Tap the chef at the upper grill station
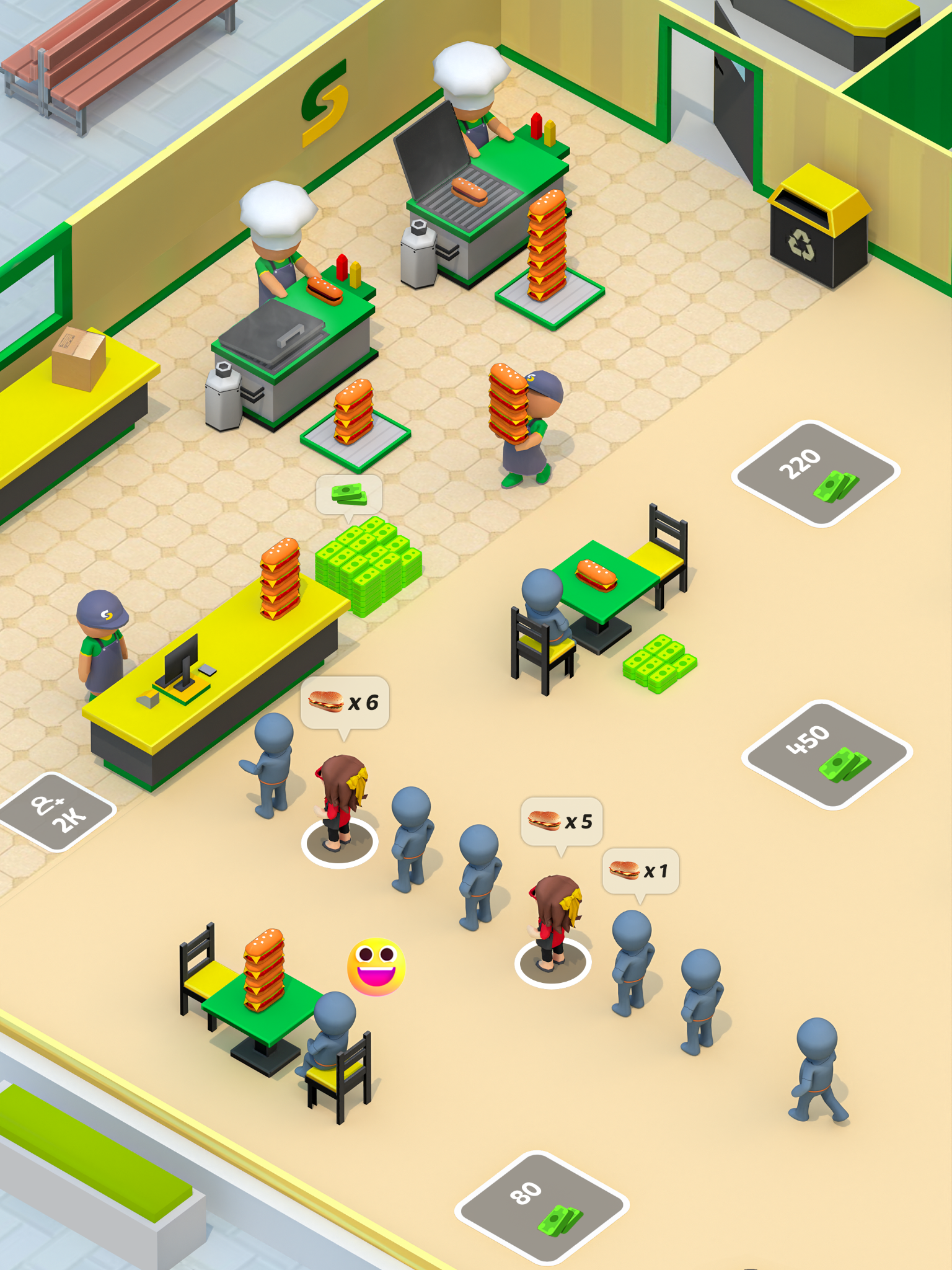The height and width of the screenshot is (1270, 952). (x=471, y=105)
